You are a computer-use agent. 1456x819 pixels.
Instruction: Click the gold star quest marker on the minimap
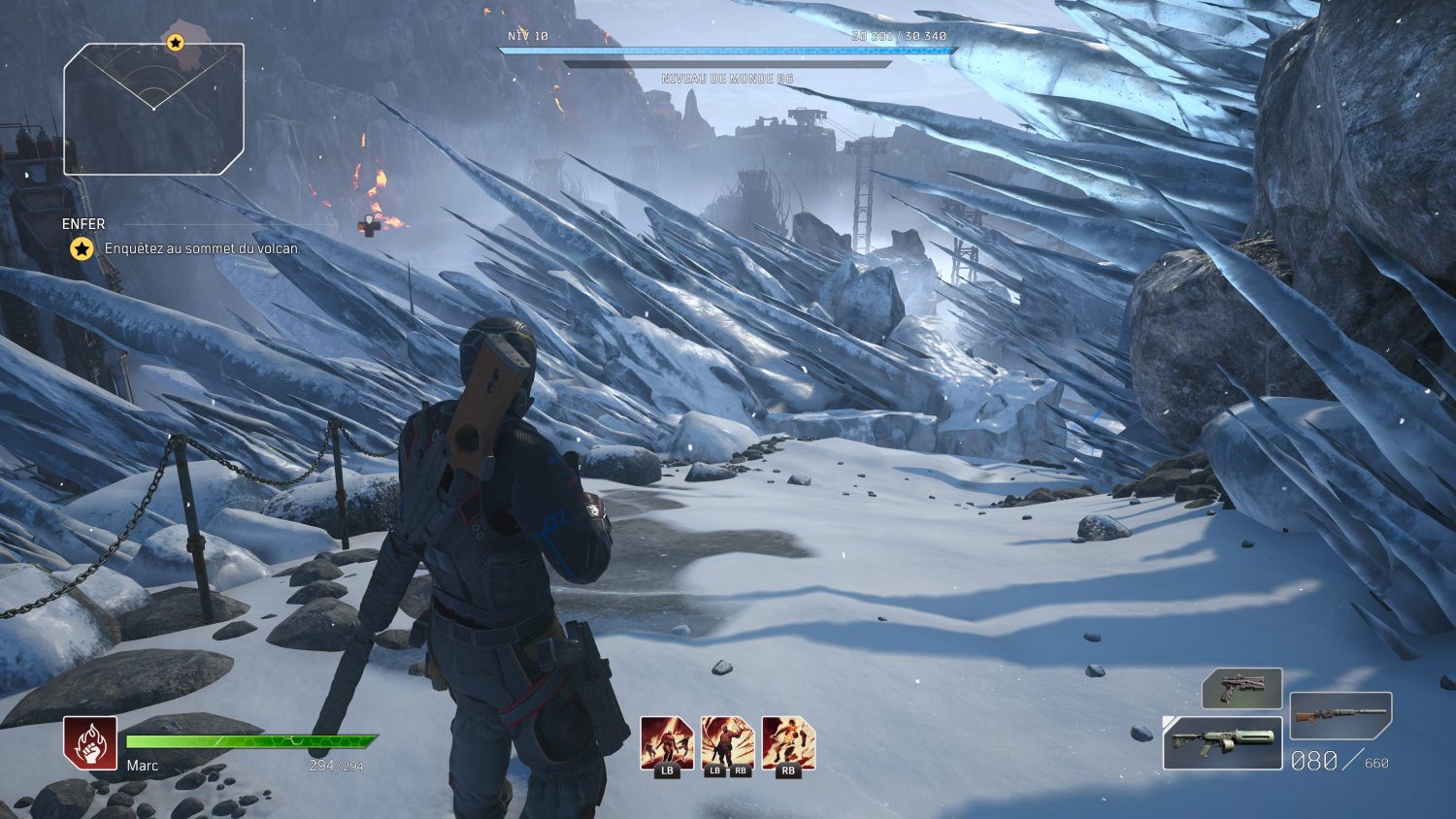click(175, 42)
